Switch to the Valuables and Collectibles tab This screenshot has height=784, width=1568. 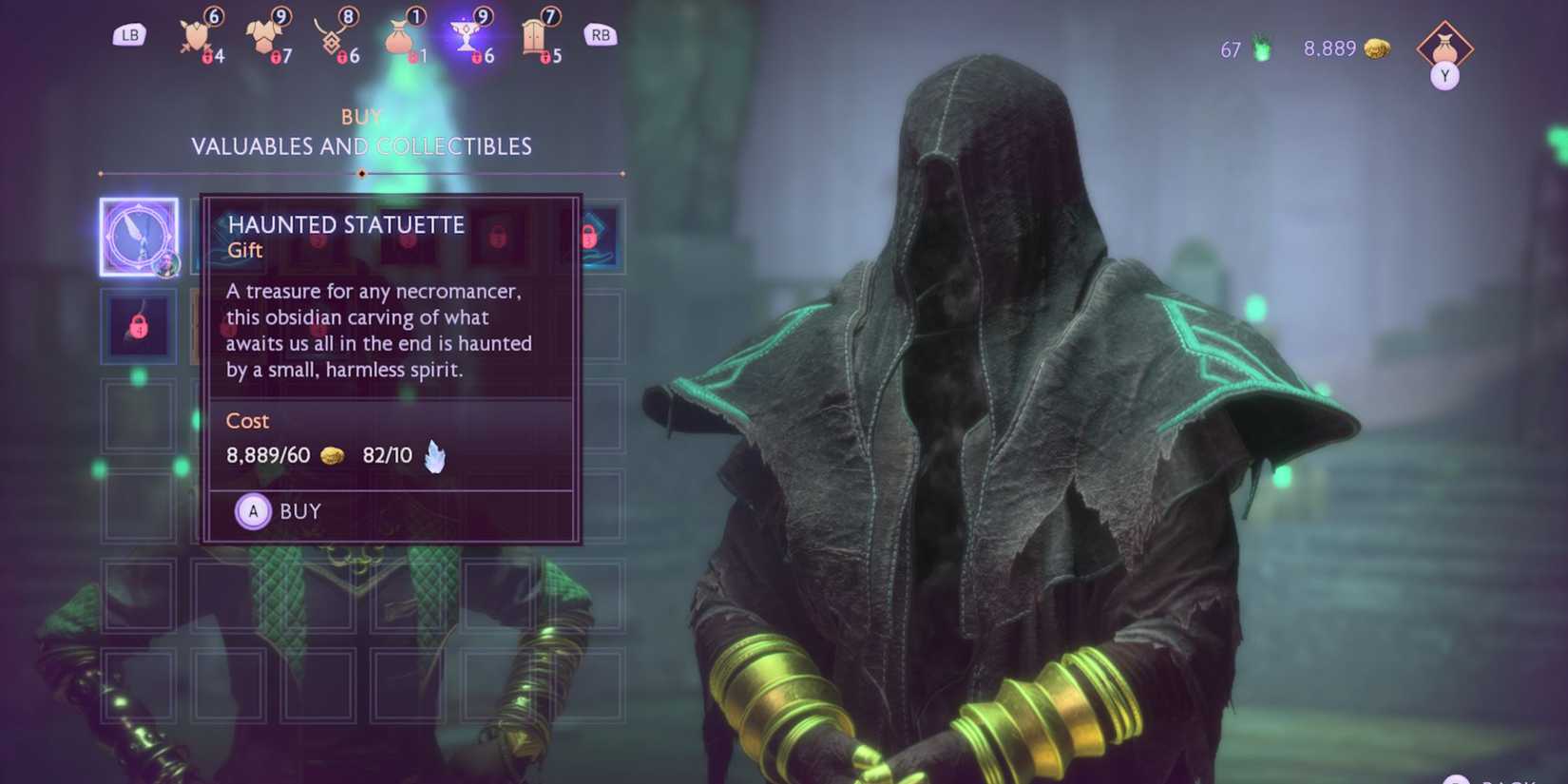[x=361, y=146]
